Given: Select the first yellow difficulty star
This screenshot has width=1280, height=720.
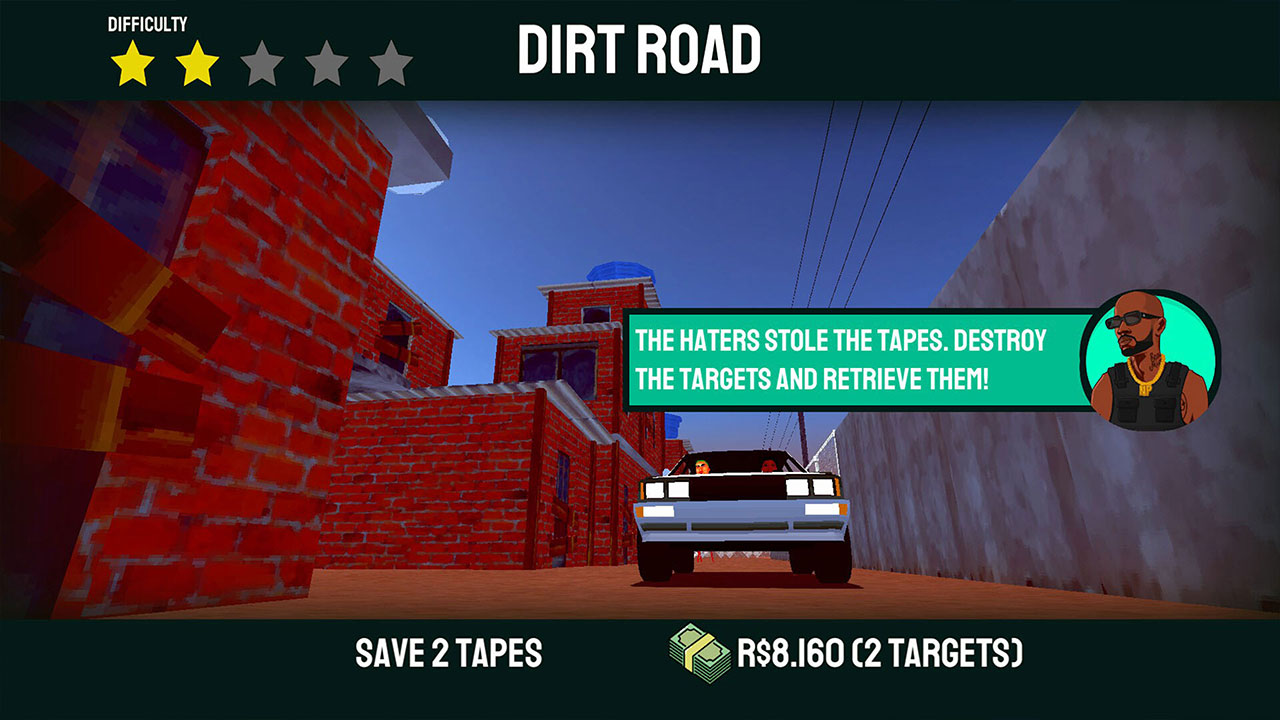Looking at the screenshot, I should [x=130, y=60].
